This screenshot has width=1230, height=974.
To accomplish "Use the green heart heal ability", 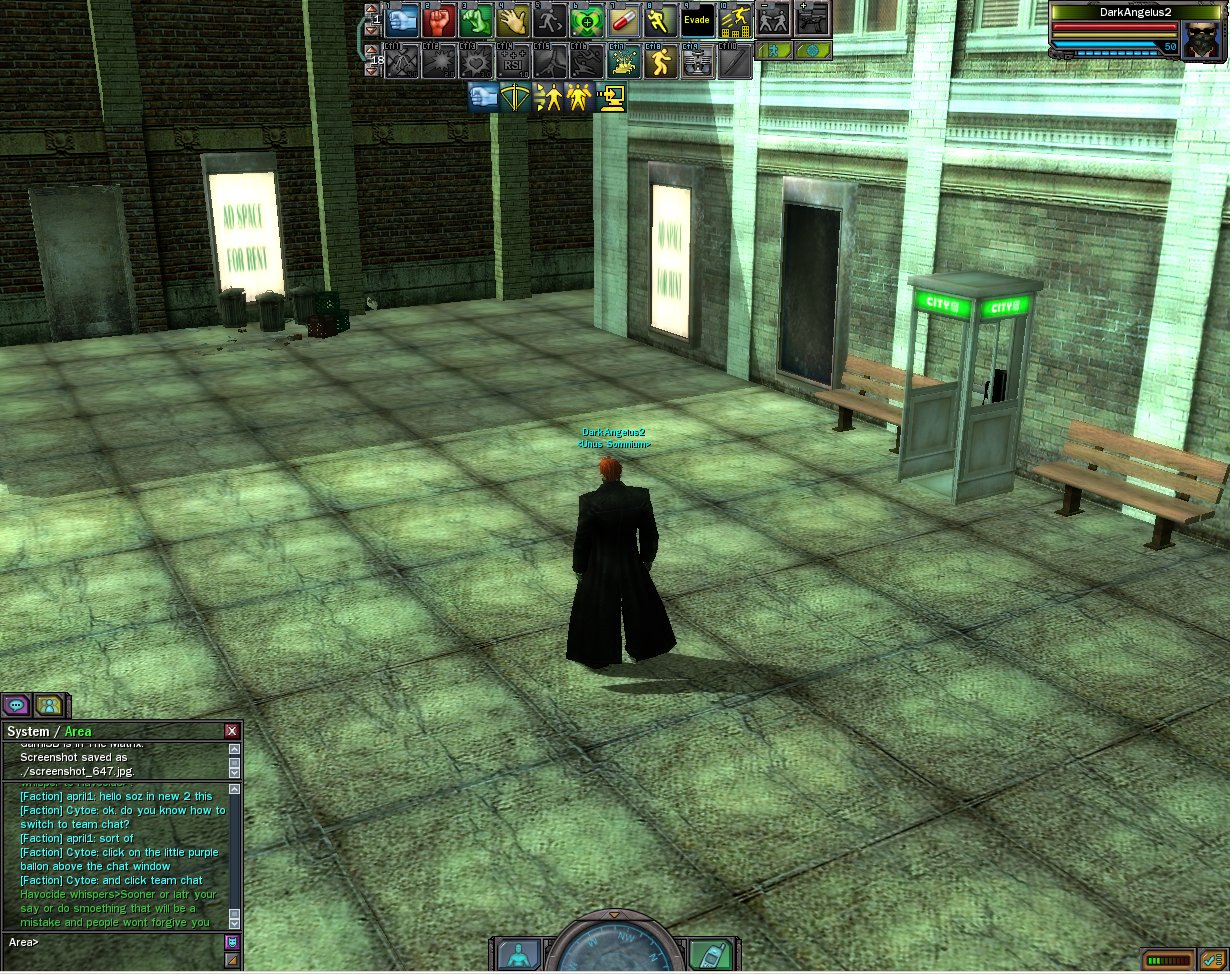I will 586,20.
